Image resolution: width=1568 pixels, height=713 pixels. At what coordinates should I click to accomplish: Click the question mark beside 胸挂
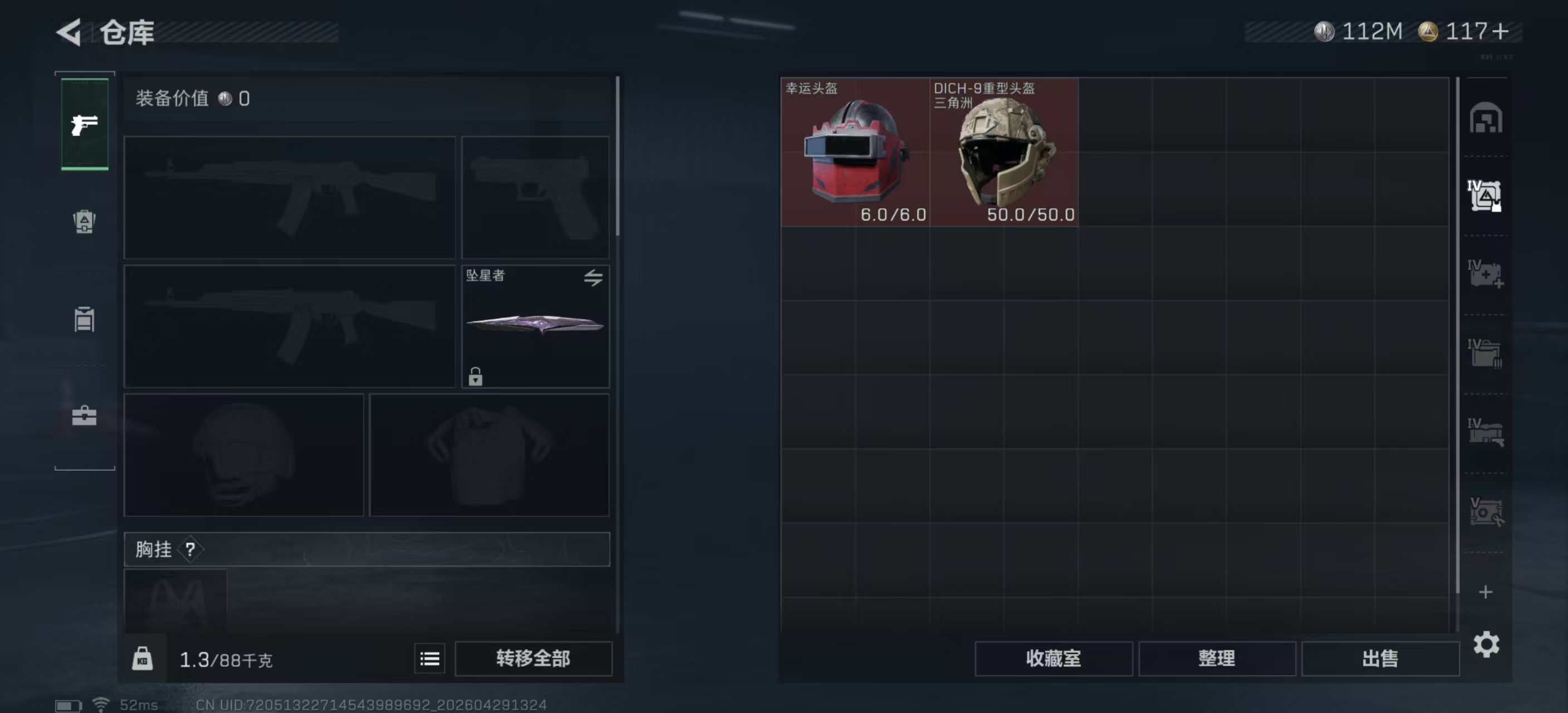192,549
